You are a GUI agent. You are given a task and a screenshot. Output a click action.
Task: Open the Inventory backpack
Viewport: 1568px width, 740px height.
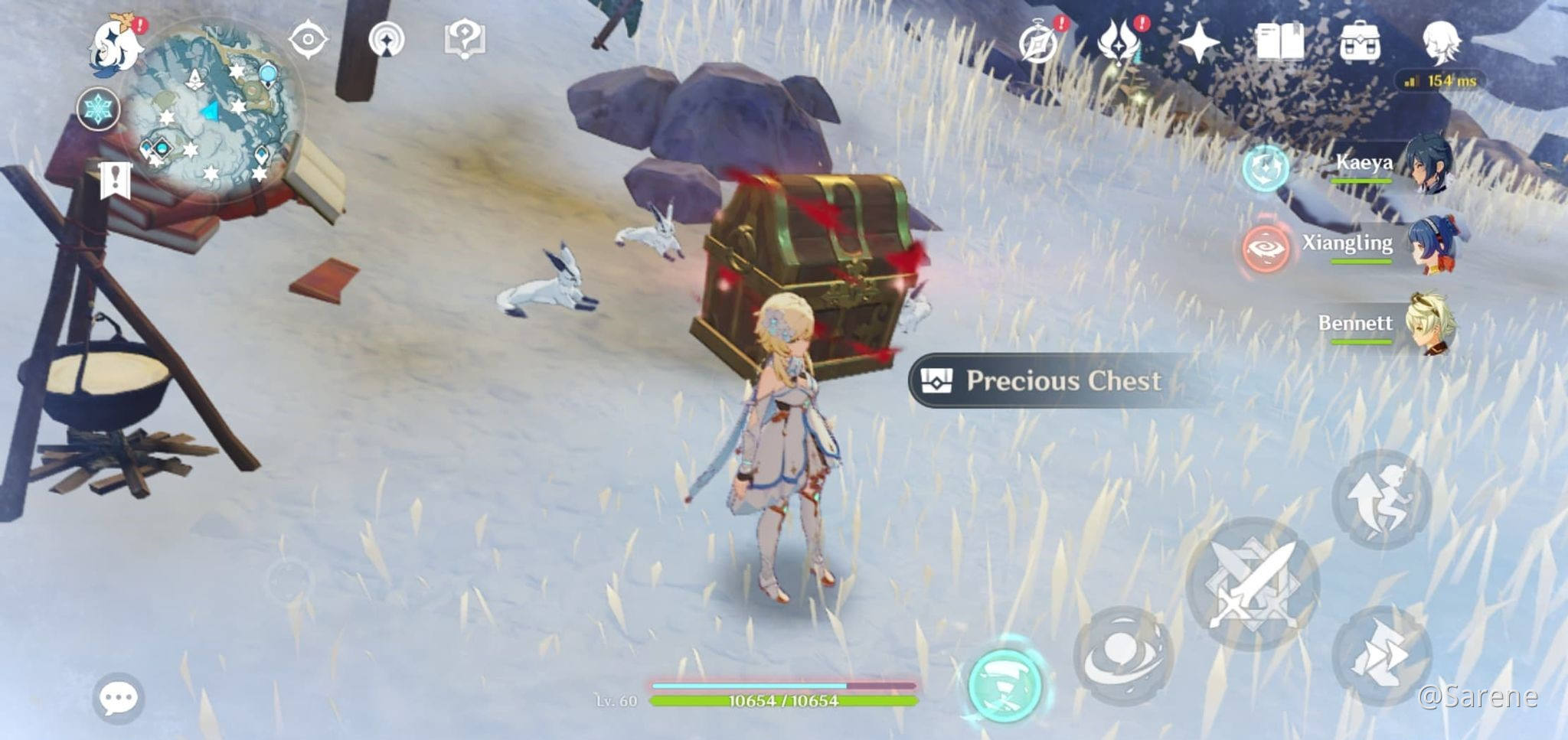point(1360,42)
